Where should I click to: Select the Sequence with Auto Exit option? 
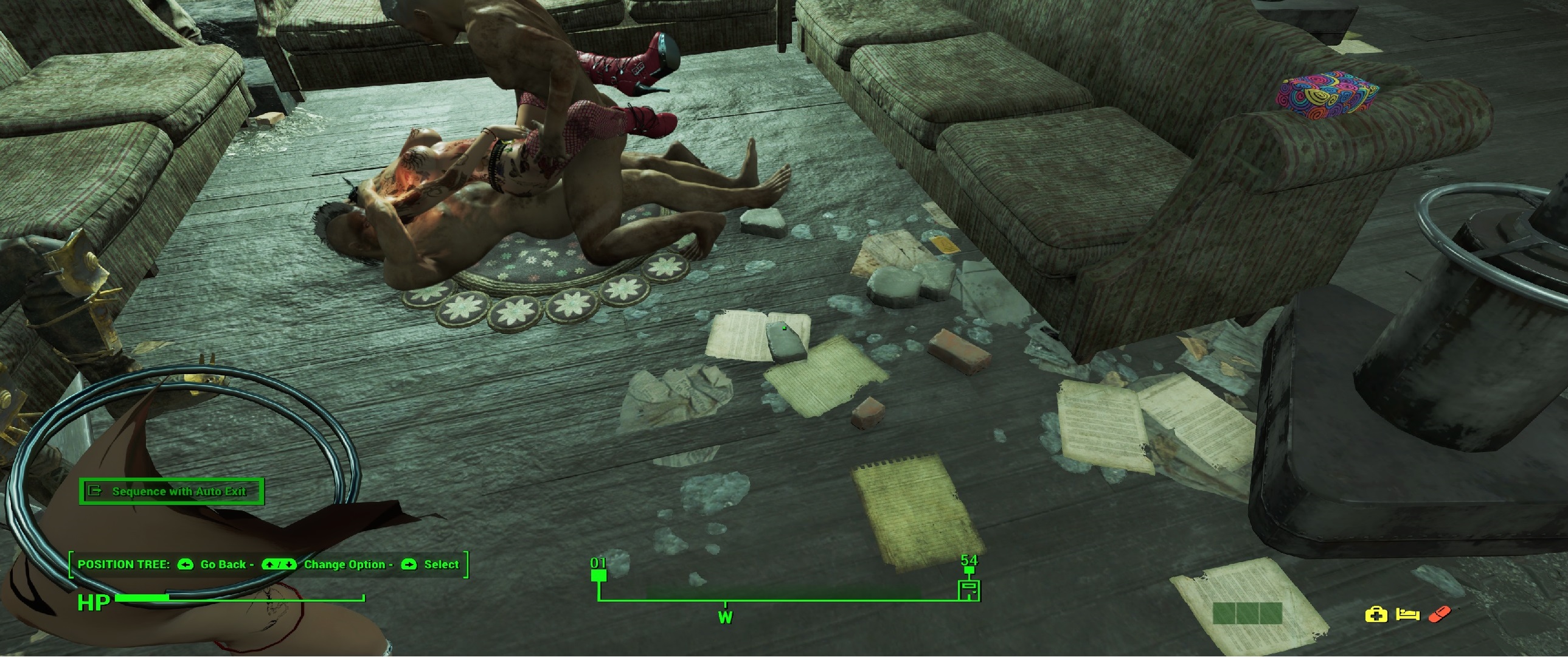coord(171,491)
